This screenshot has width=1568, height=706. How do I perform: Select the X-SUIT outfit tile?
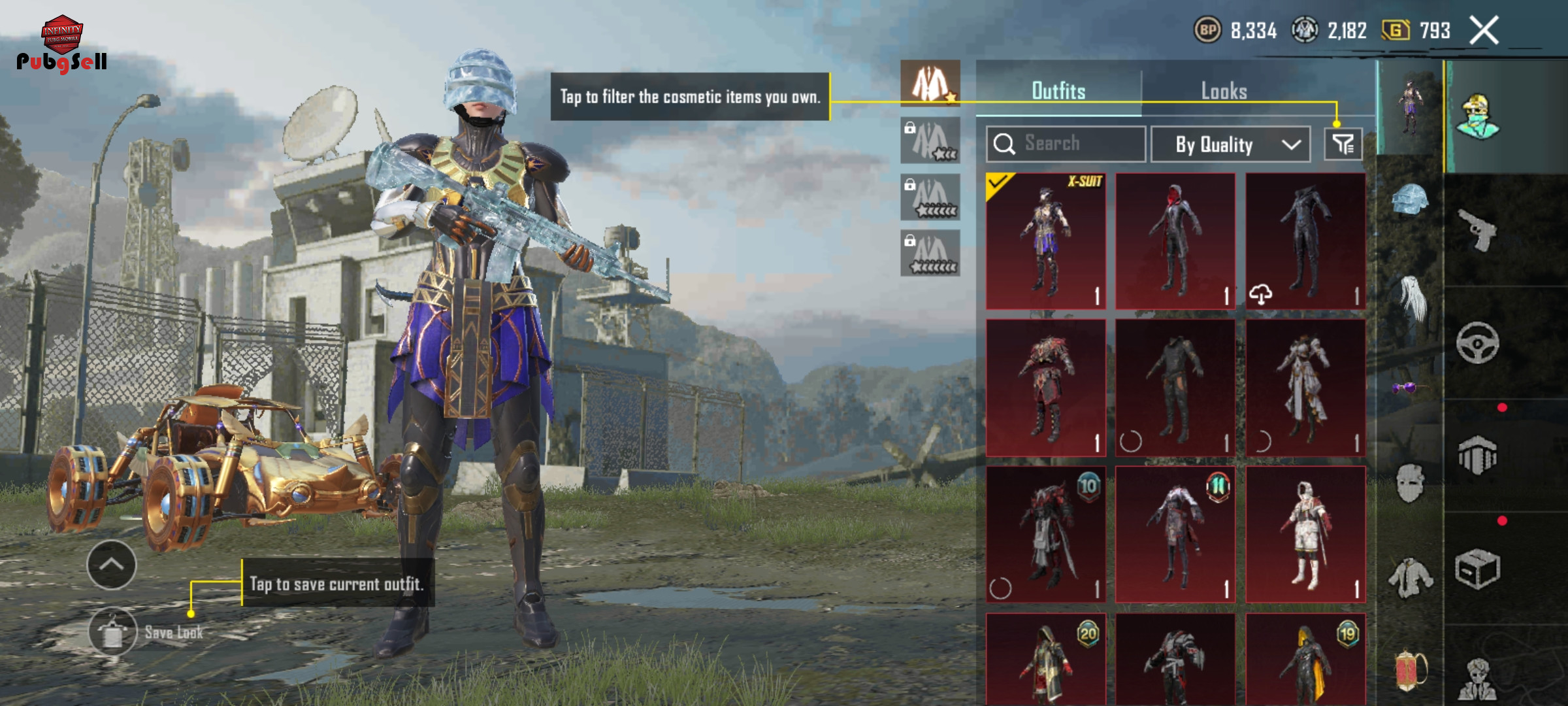1045,241
